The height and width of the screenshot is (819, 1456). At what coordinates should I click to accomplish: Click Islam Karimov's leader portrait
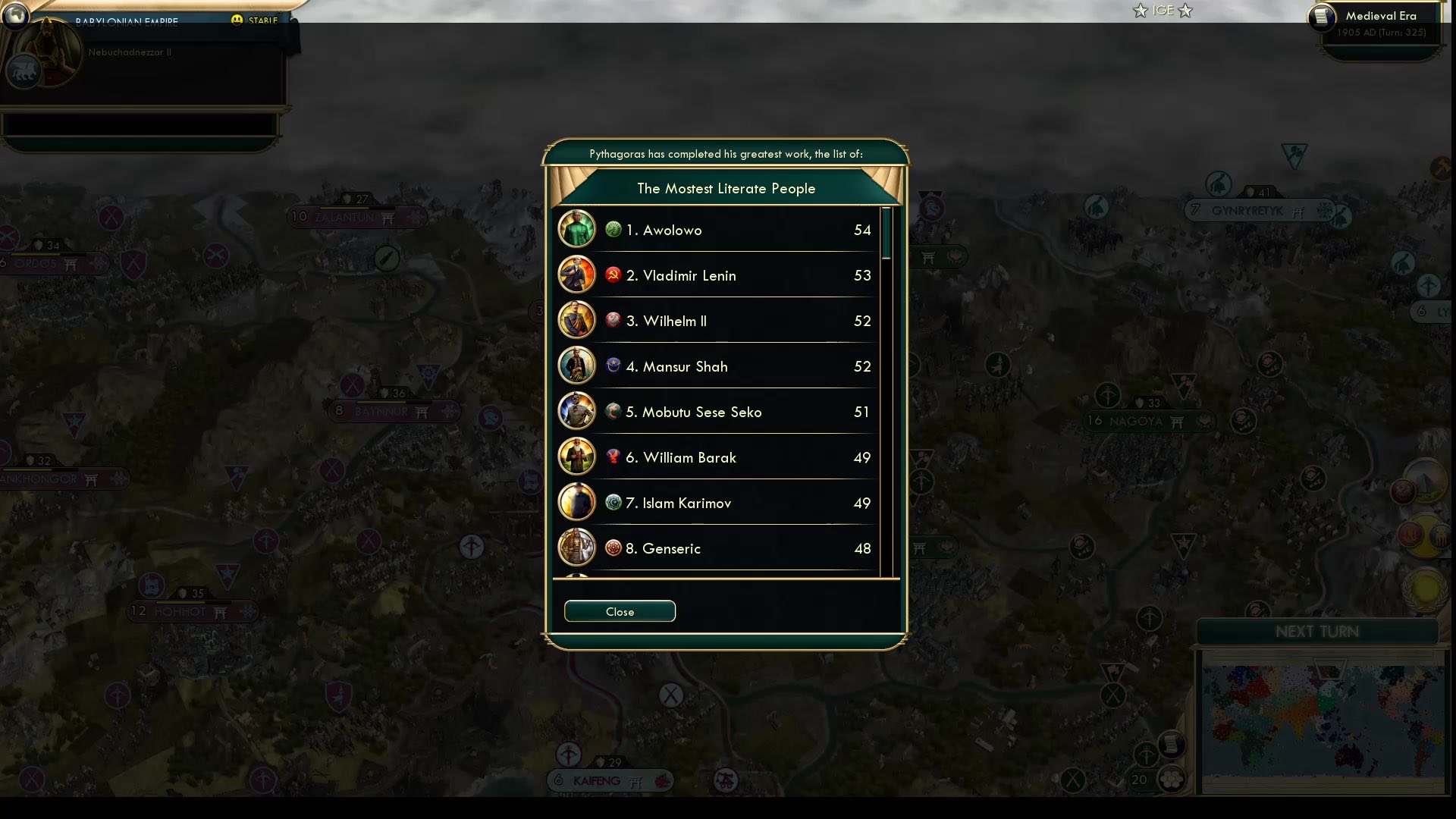576,502
